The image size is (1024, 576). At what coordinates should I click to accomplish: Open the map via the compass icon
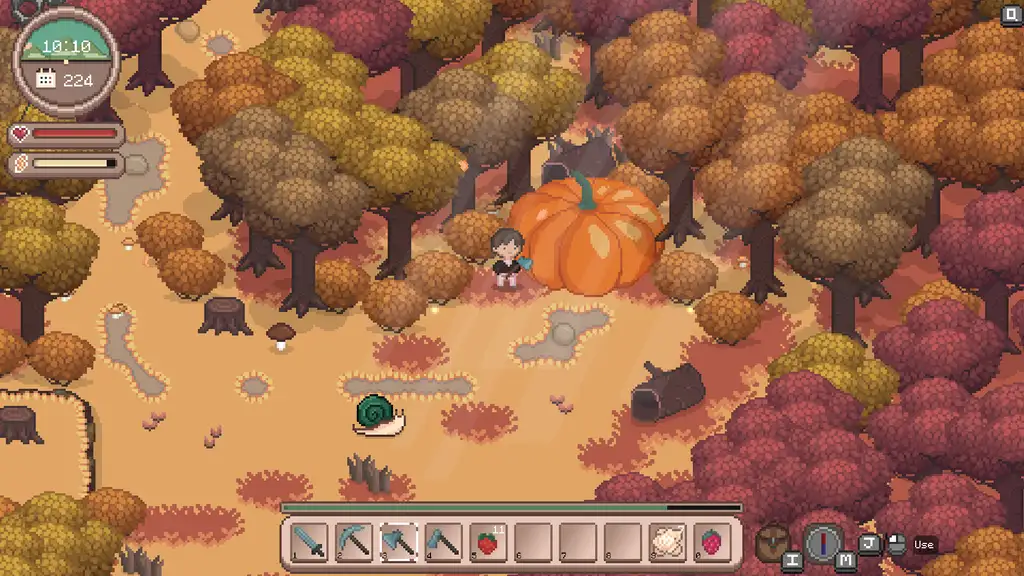[x=823, y=543]
